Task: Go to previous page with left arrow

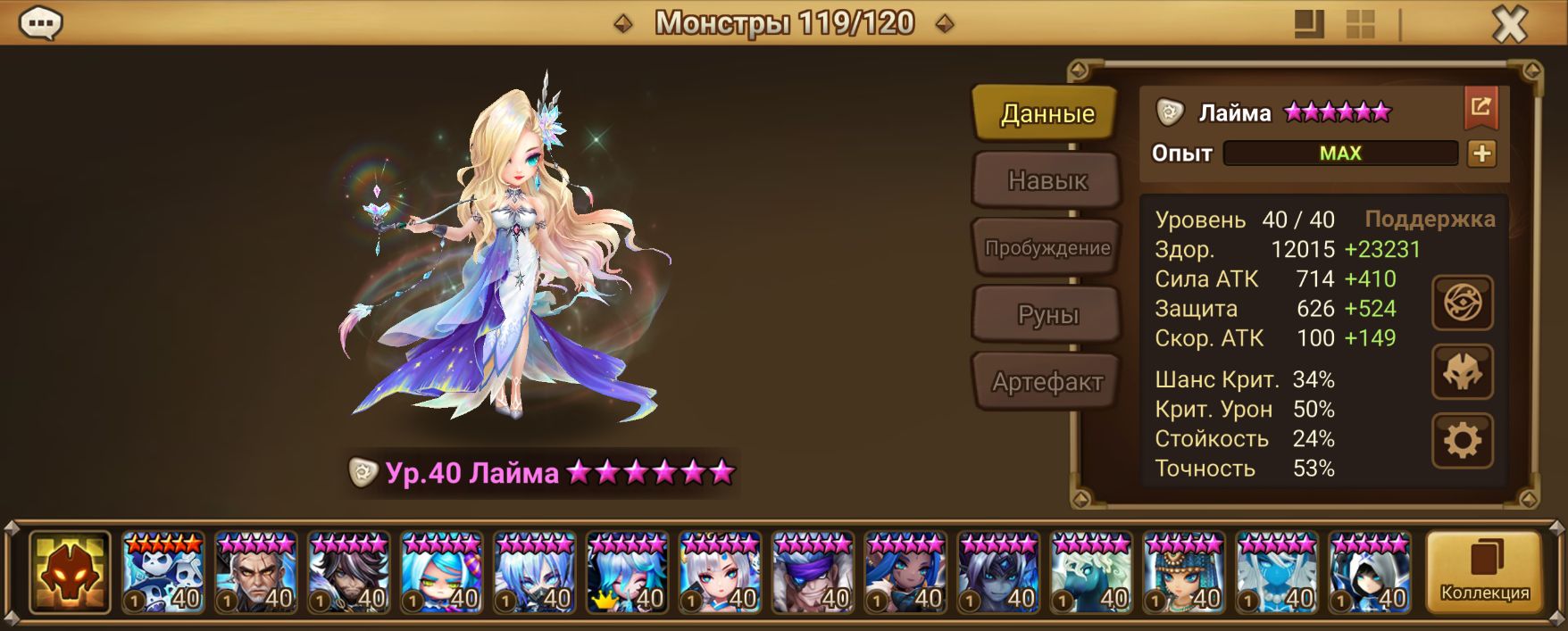Action: click(623, 24)
